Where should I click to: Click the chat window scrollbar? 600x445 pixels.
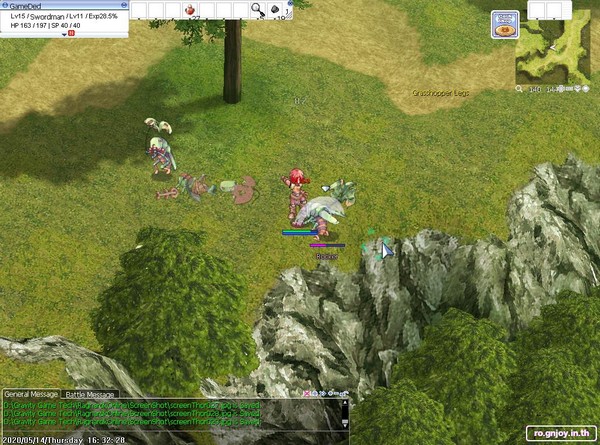(346, 413)
